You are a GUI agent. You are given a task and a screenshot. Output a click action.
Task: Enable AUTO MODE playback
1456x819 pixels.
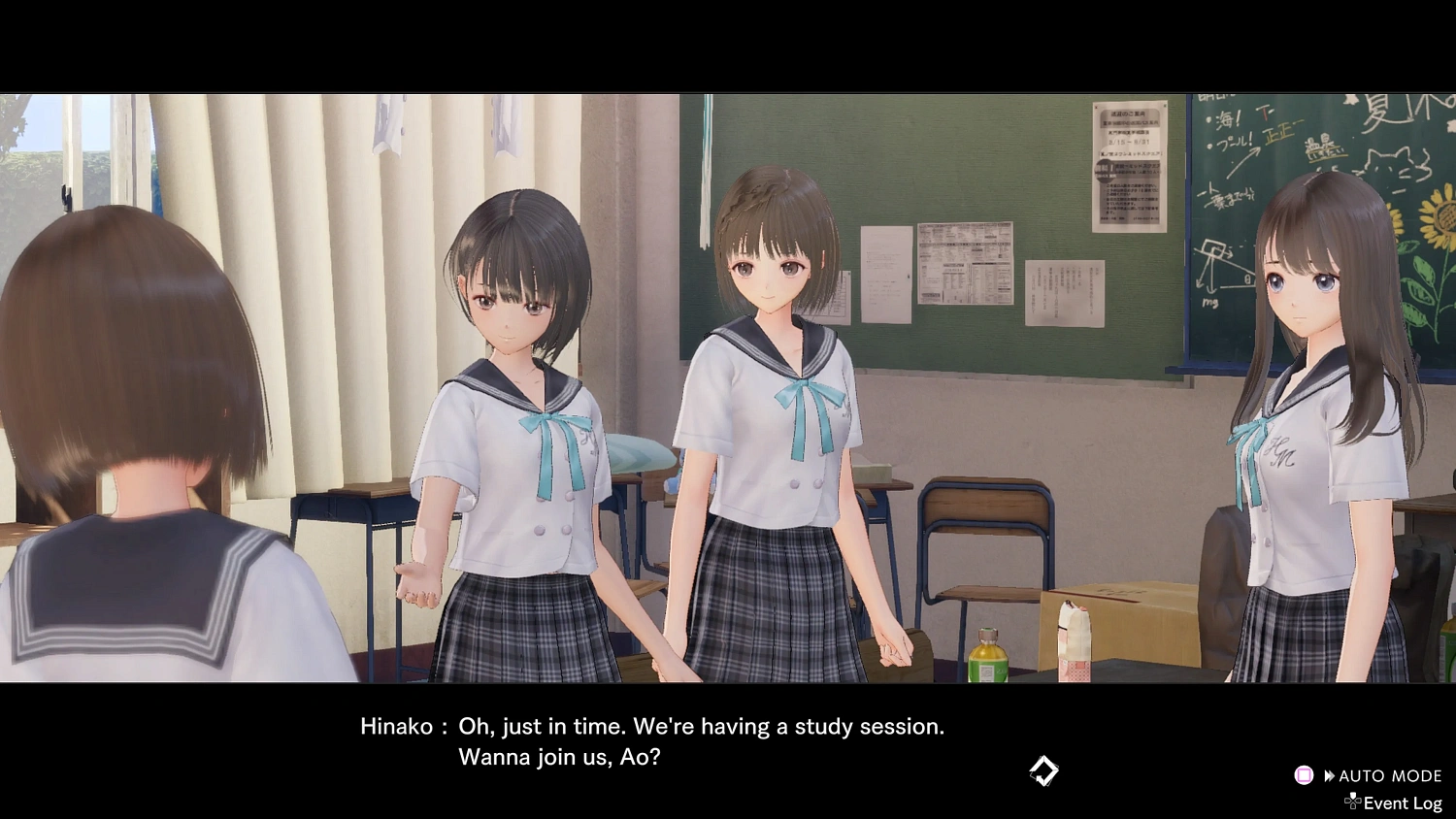coord(1390,774)
